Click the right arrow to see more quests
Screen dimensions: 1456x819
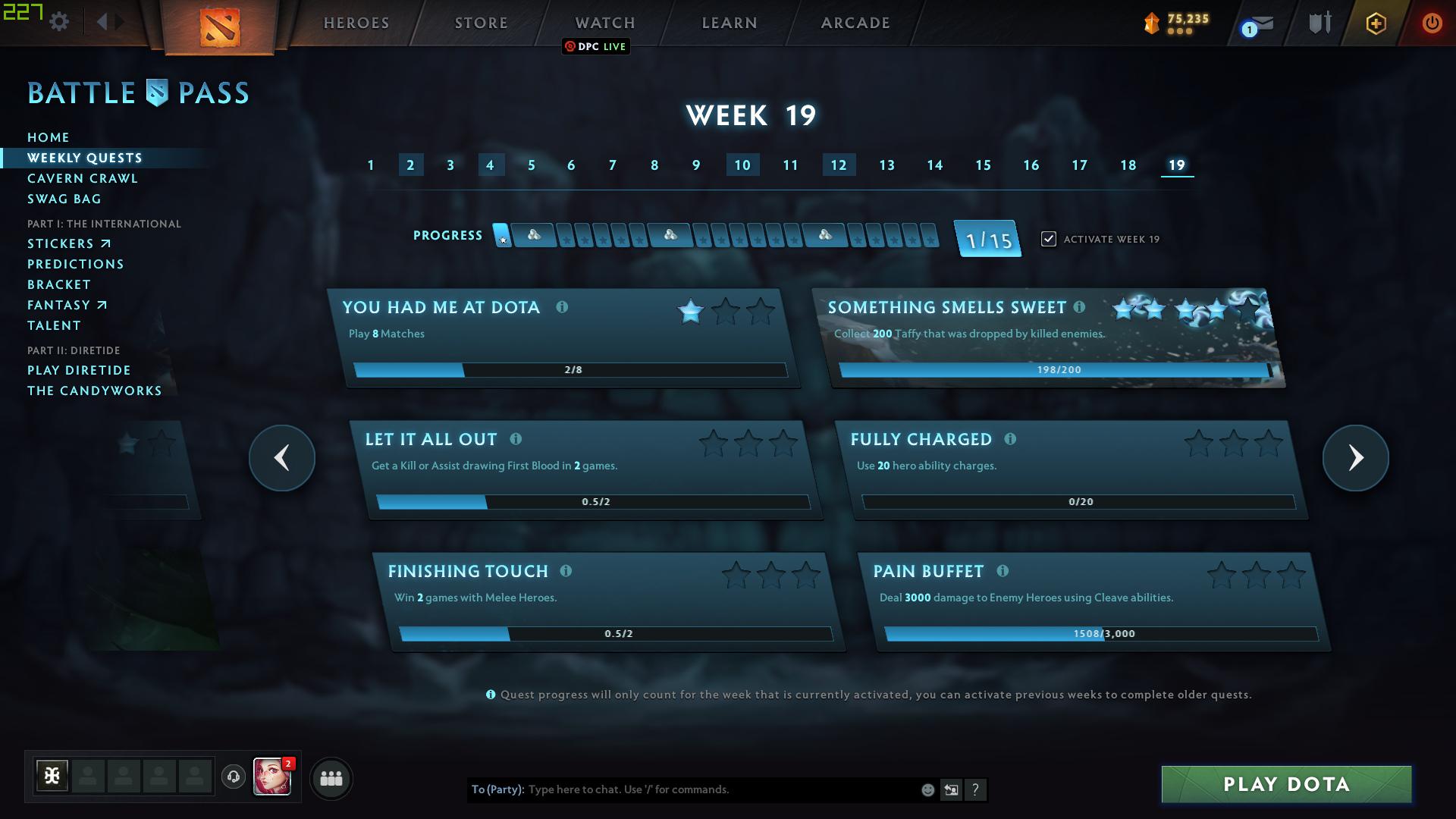(1355, 458)
